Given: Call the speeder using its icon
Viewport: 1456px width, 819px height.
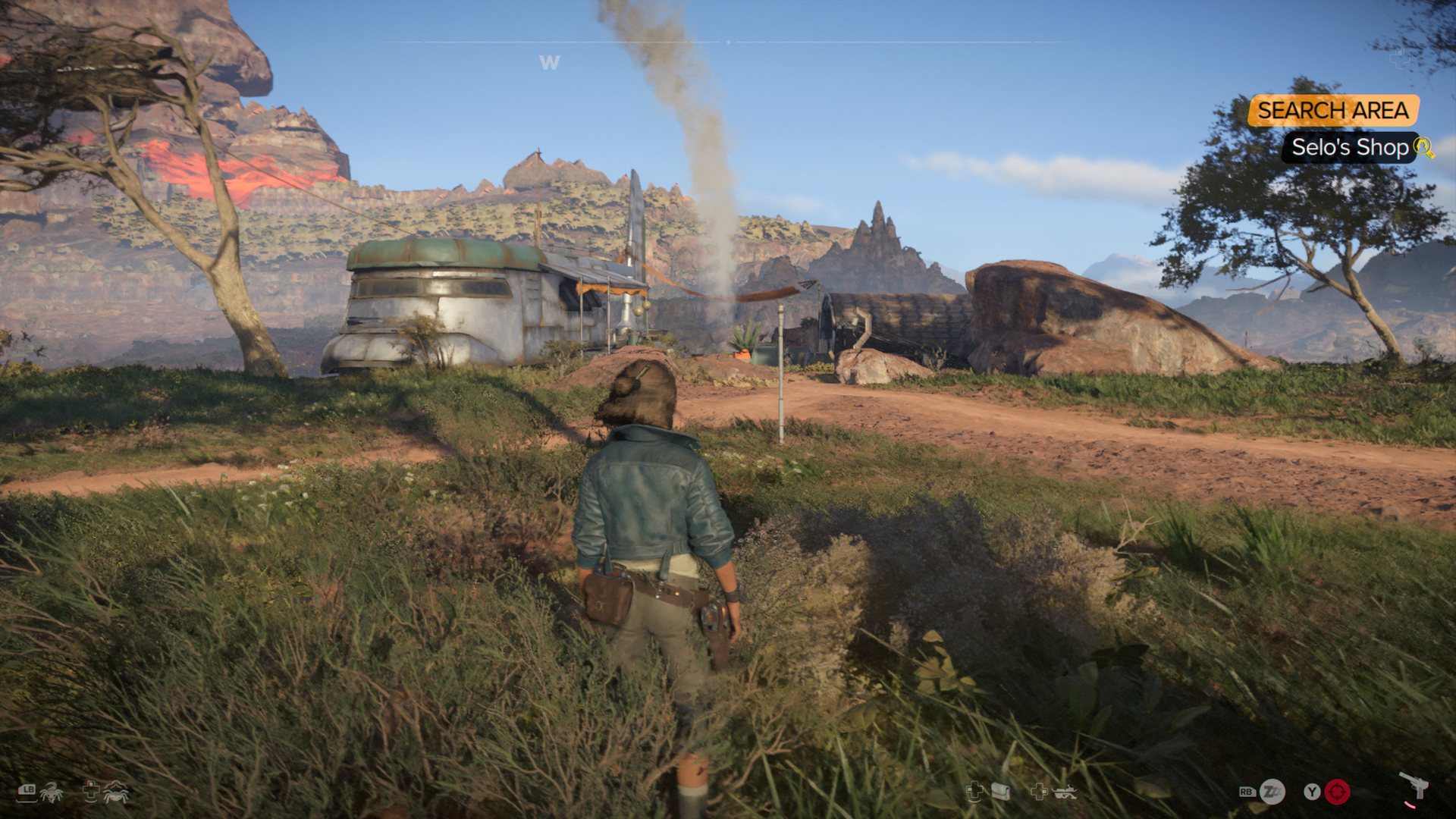Looking at the screenshot, I should click(x=1064, y=792).
